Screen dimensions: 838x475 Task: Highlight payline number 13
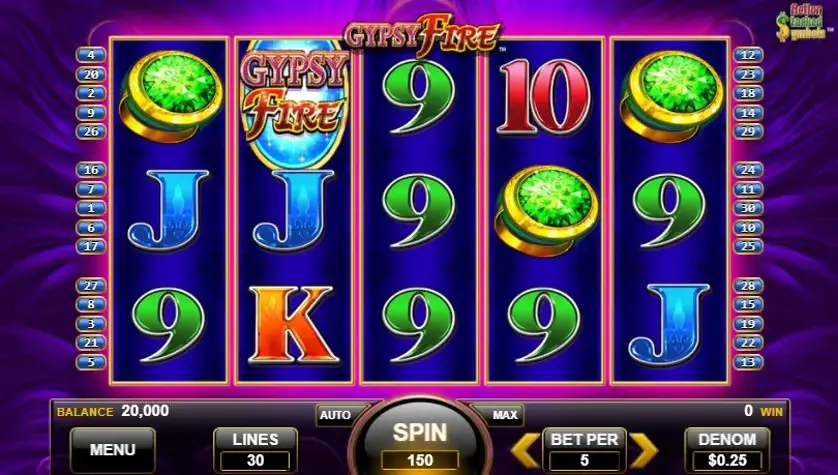pyautogui.click(x=748, y=362)
